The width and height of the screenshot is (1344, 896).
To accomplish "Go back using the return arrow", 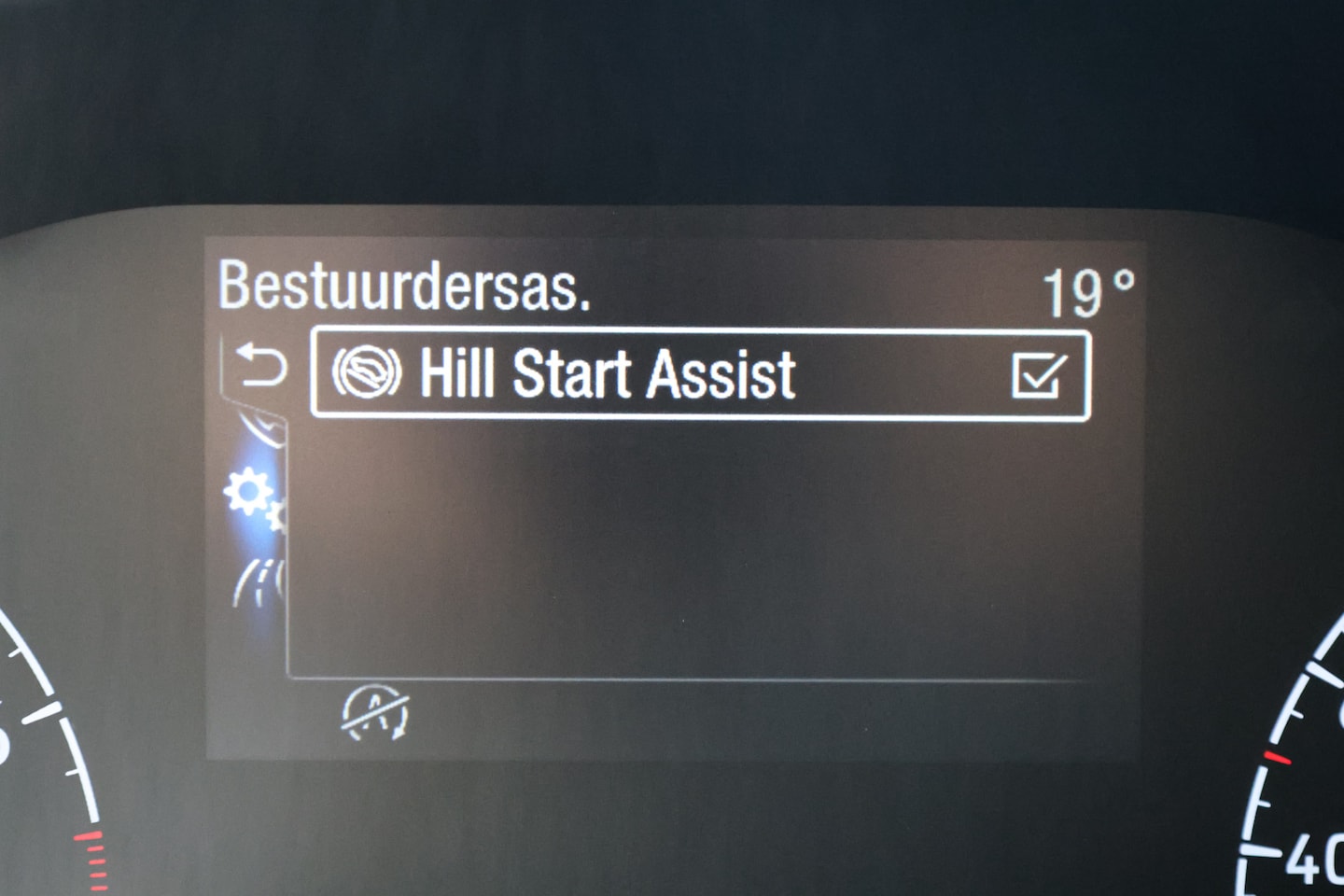I will click(260, 365).
